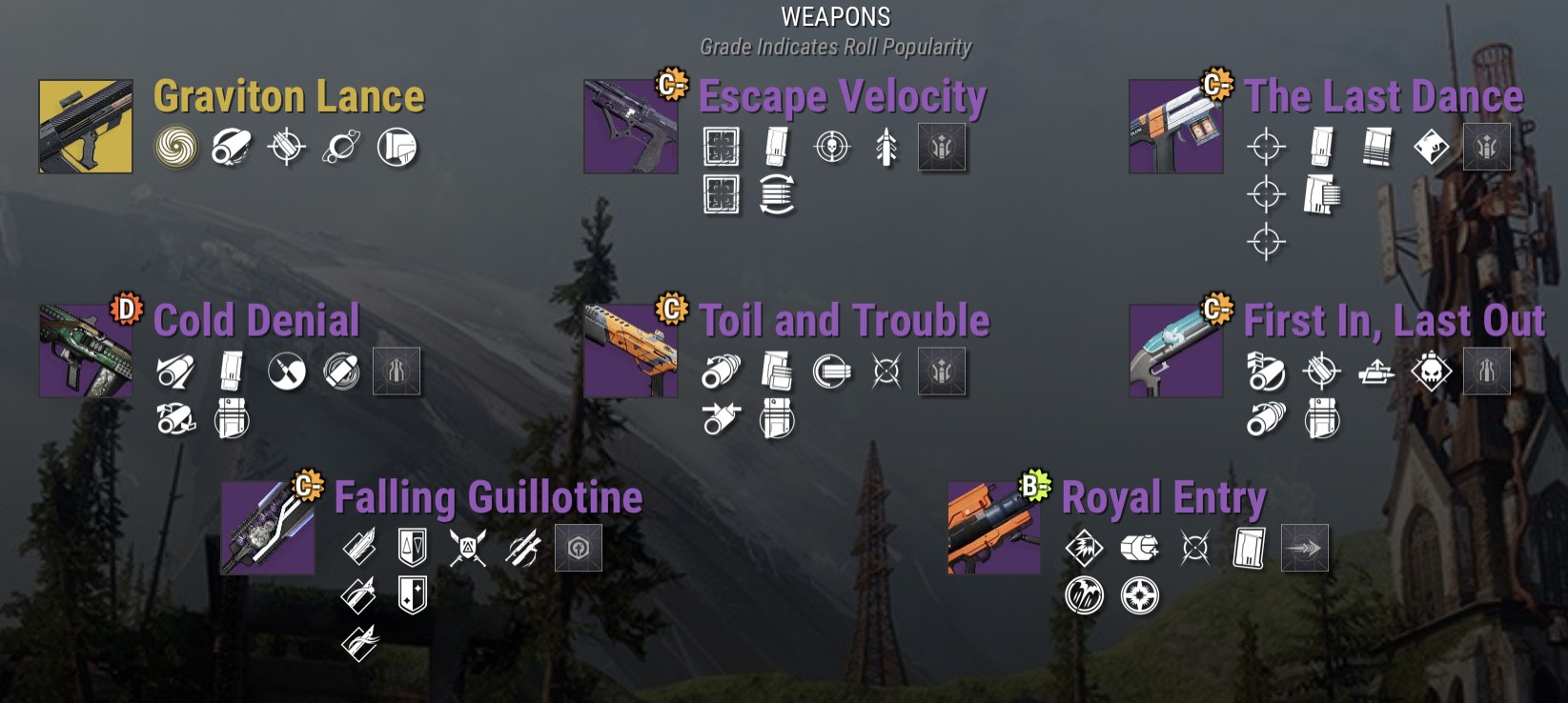Choose The Last Dance sidearm thumbnail
The height and width of the screenshot is (703, 1568).
pyautogui.click(x=1175, y=127)
